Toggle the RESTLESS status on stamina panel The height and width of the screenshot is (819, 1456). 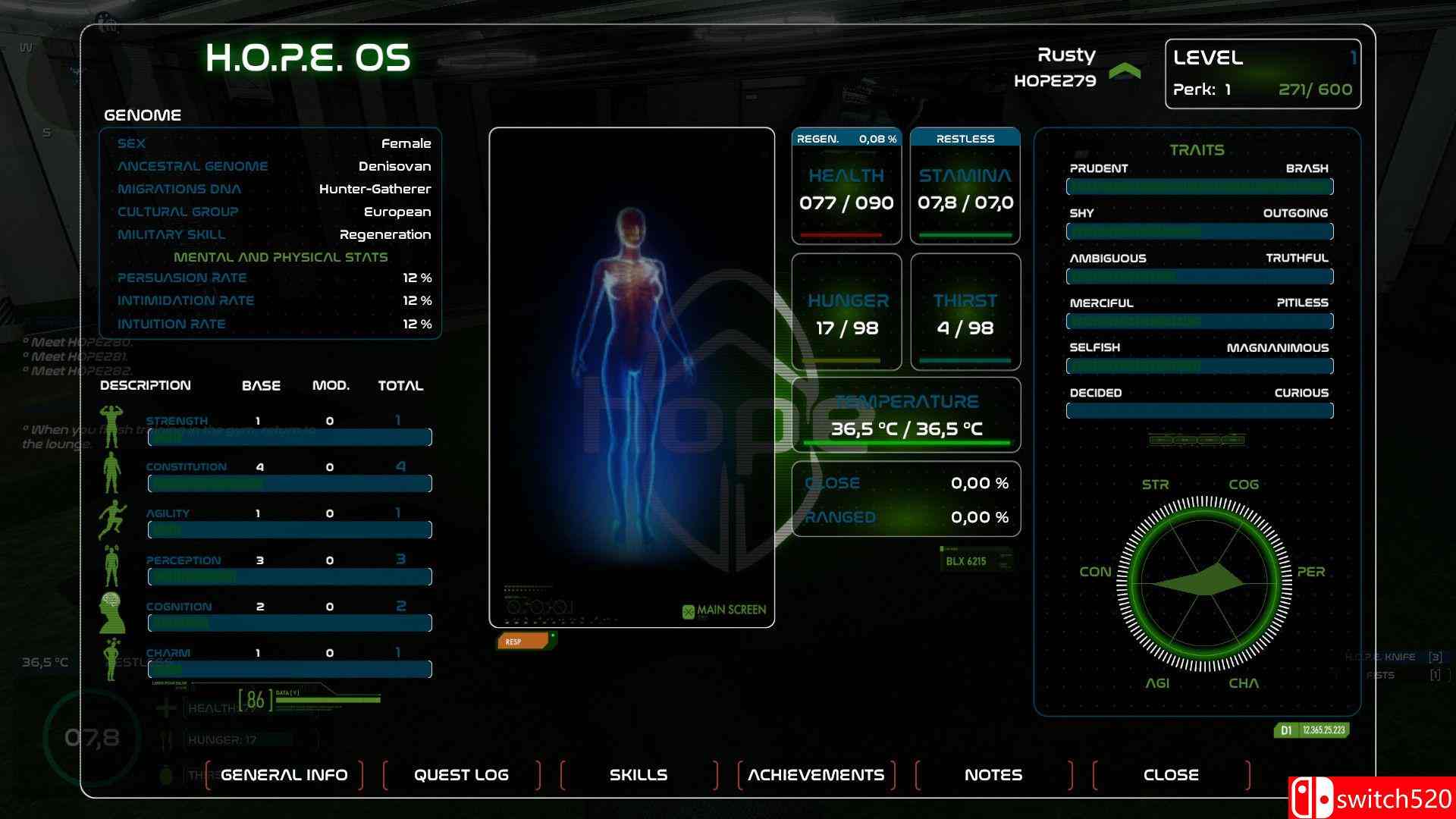[965, 138]
